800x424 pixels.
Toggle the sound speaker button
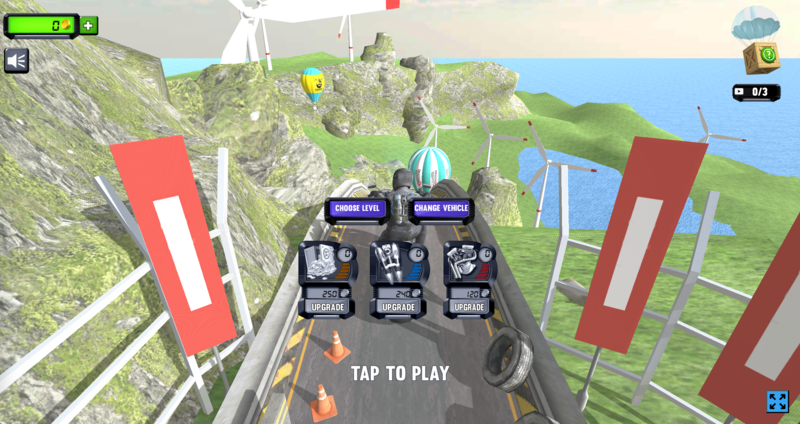coord(16,61)
